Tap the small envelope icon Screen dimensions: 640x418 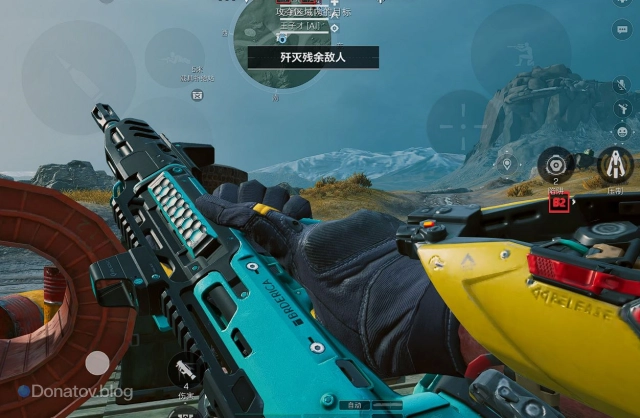coord(197,95)
